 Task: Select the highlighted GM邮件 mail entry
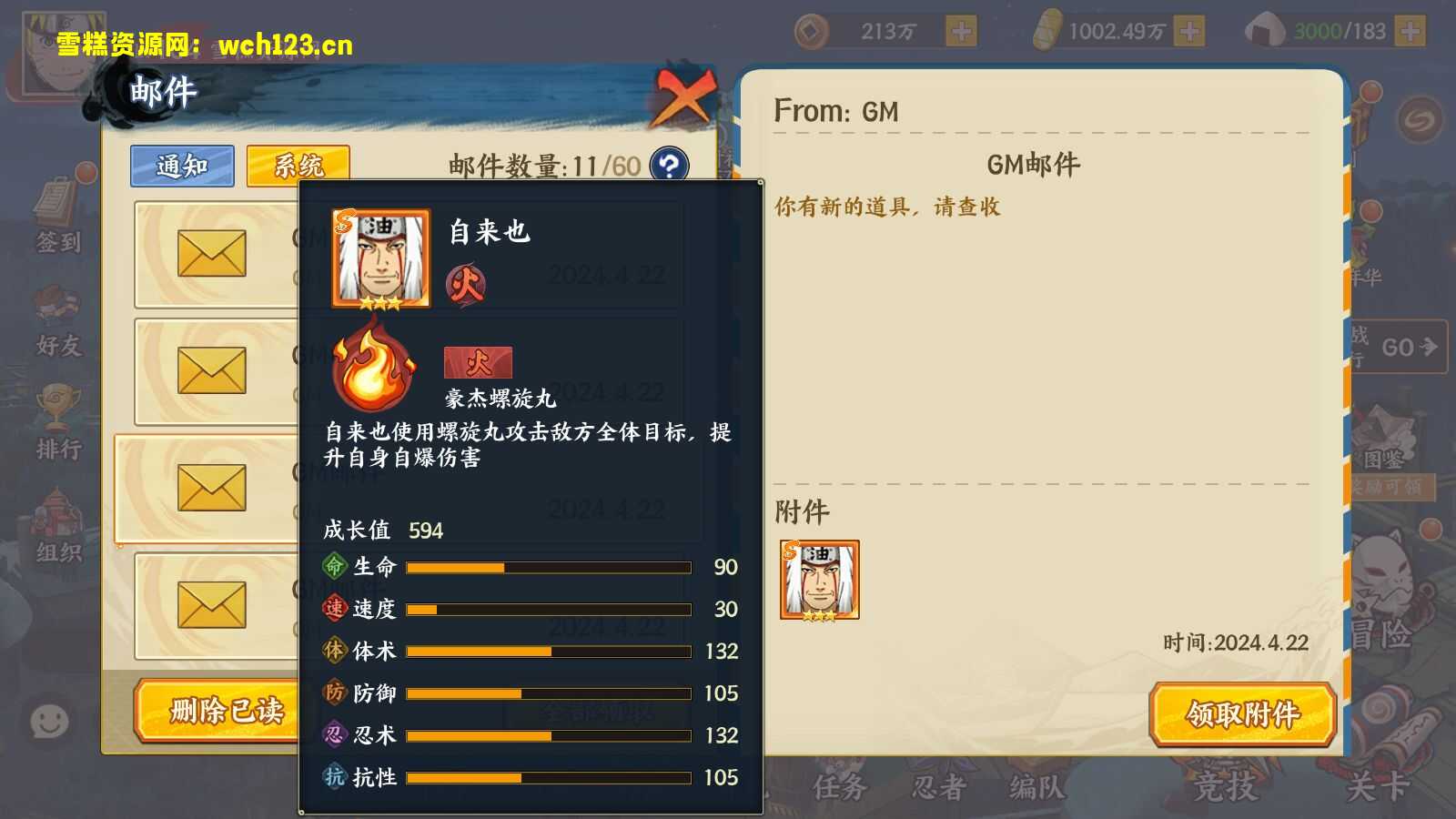pyautogui.click(x=214, y=485)
